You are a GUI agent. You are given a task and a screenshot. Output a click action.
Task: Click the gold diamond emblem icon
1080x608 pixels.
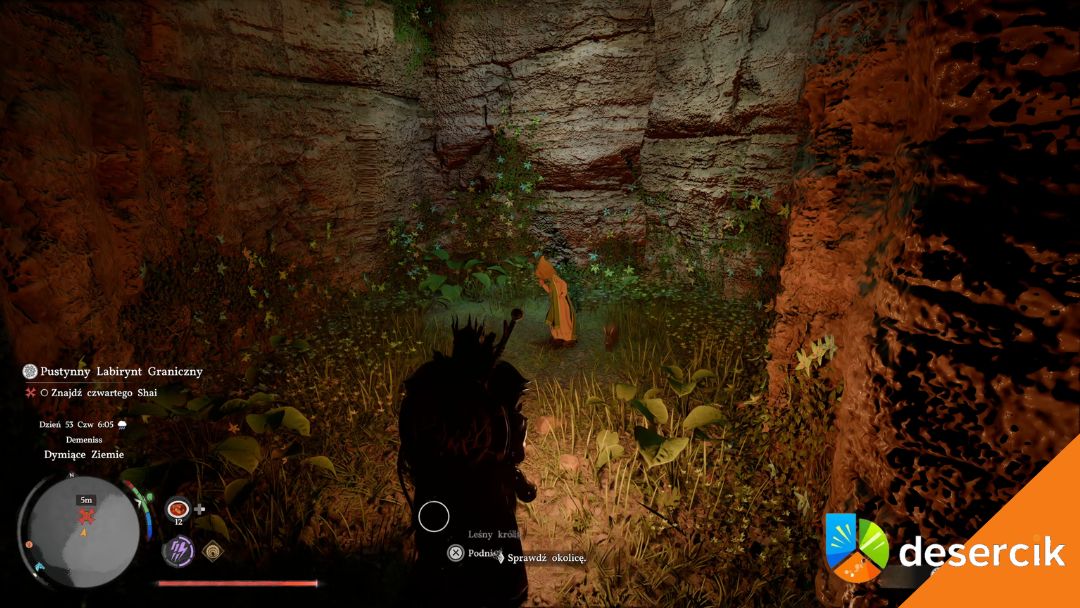[212, 550]
